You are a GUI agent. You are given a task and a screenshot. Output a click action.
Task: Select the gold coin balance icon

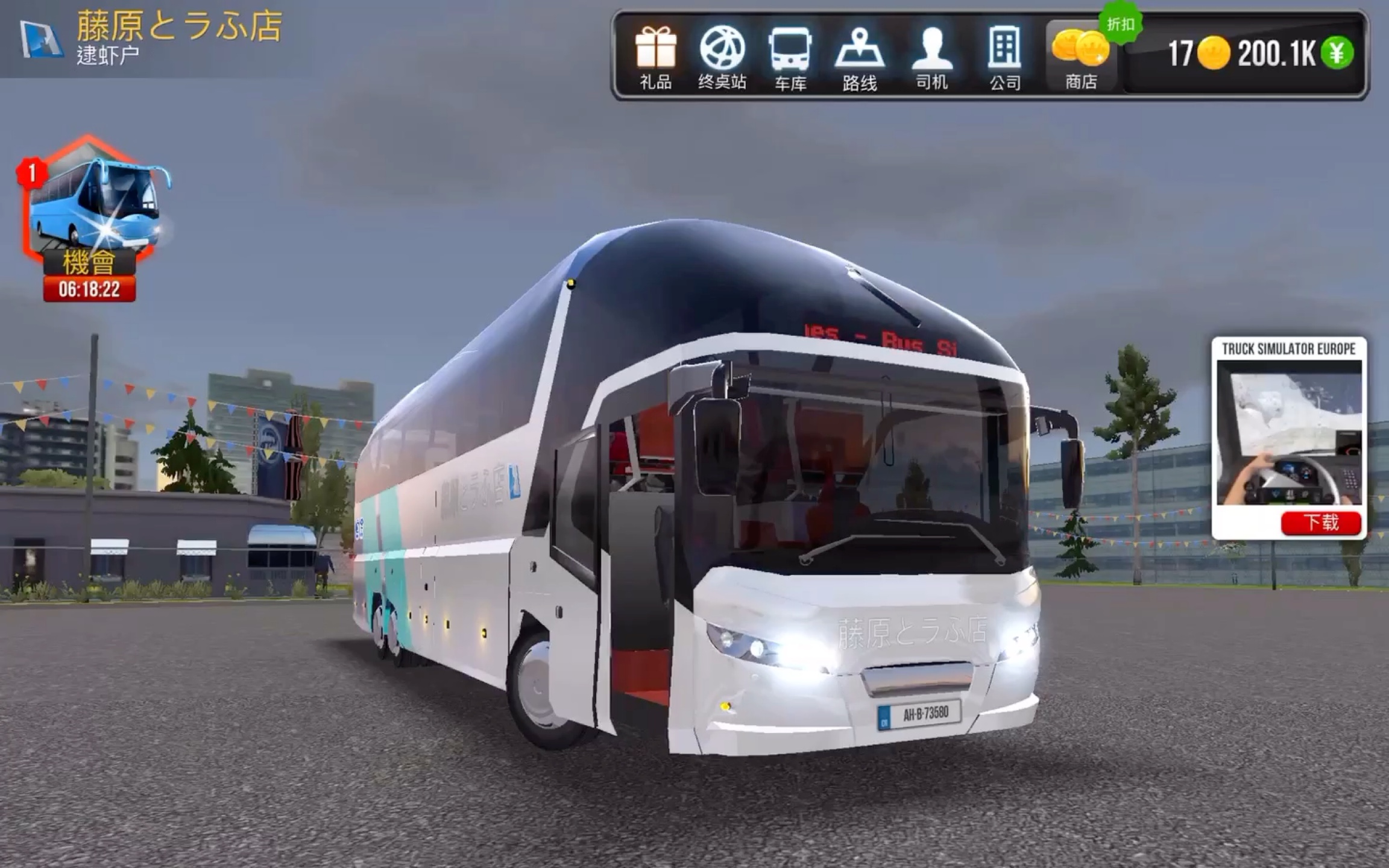coord(1213,53)
